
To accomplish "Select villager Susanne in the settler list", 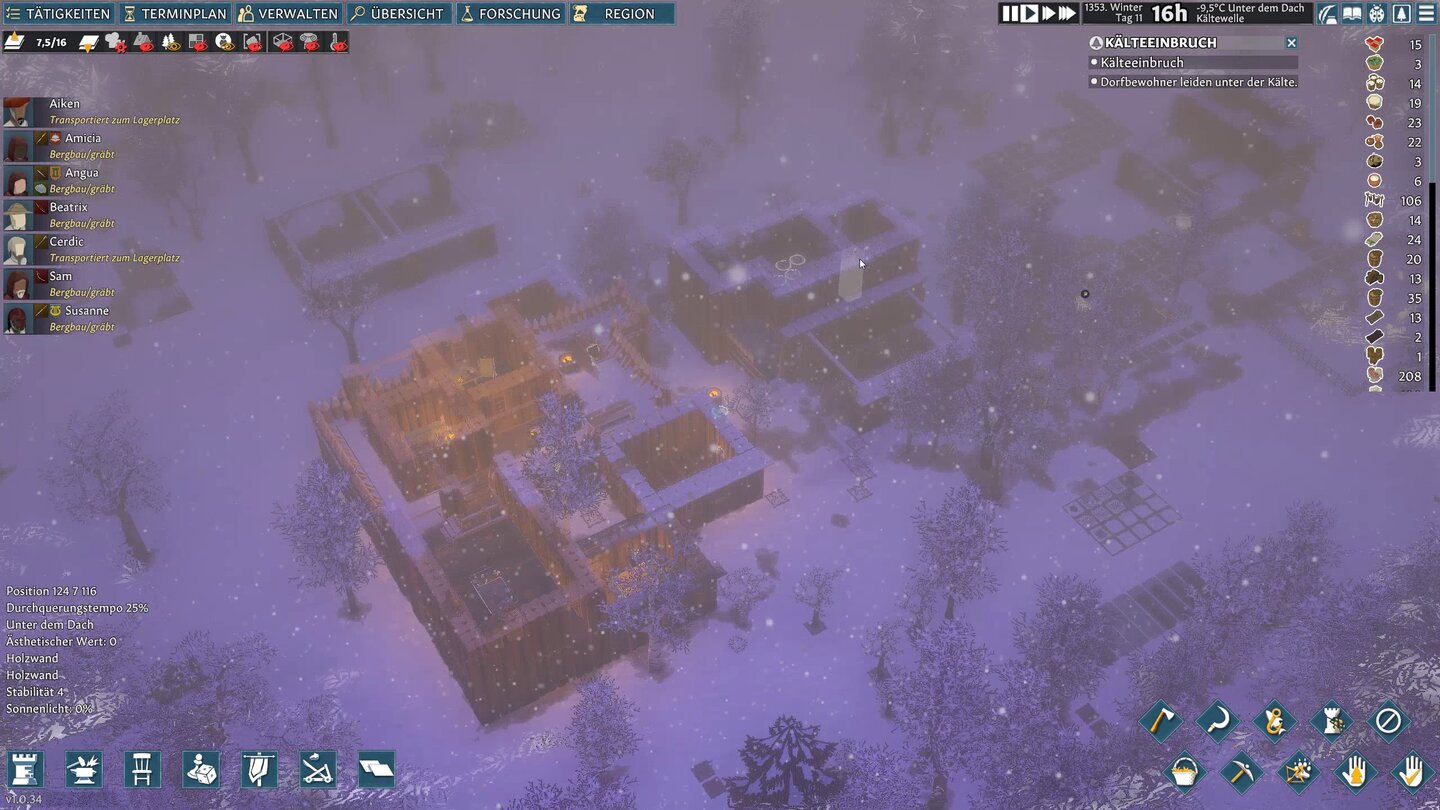I will (x=72, y=311).
